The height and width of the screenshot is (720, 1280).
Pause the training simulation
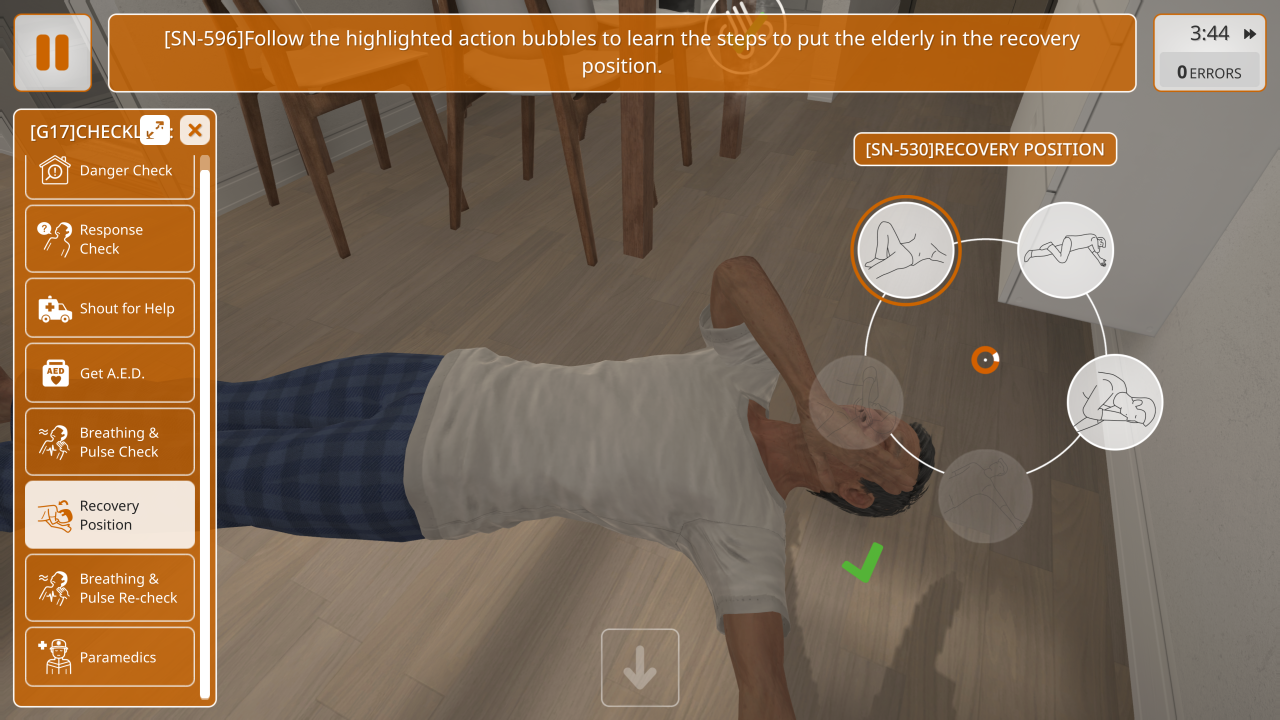(x=52, y=52)
